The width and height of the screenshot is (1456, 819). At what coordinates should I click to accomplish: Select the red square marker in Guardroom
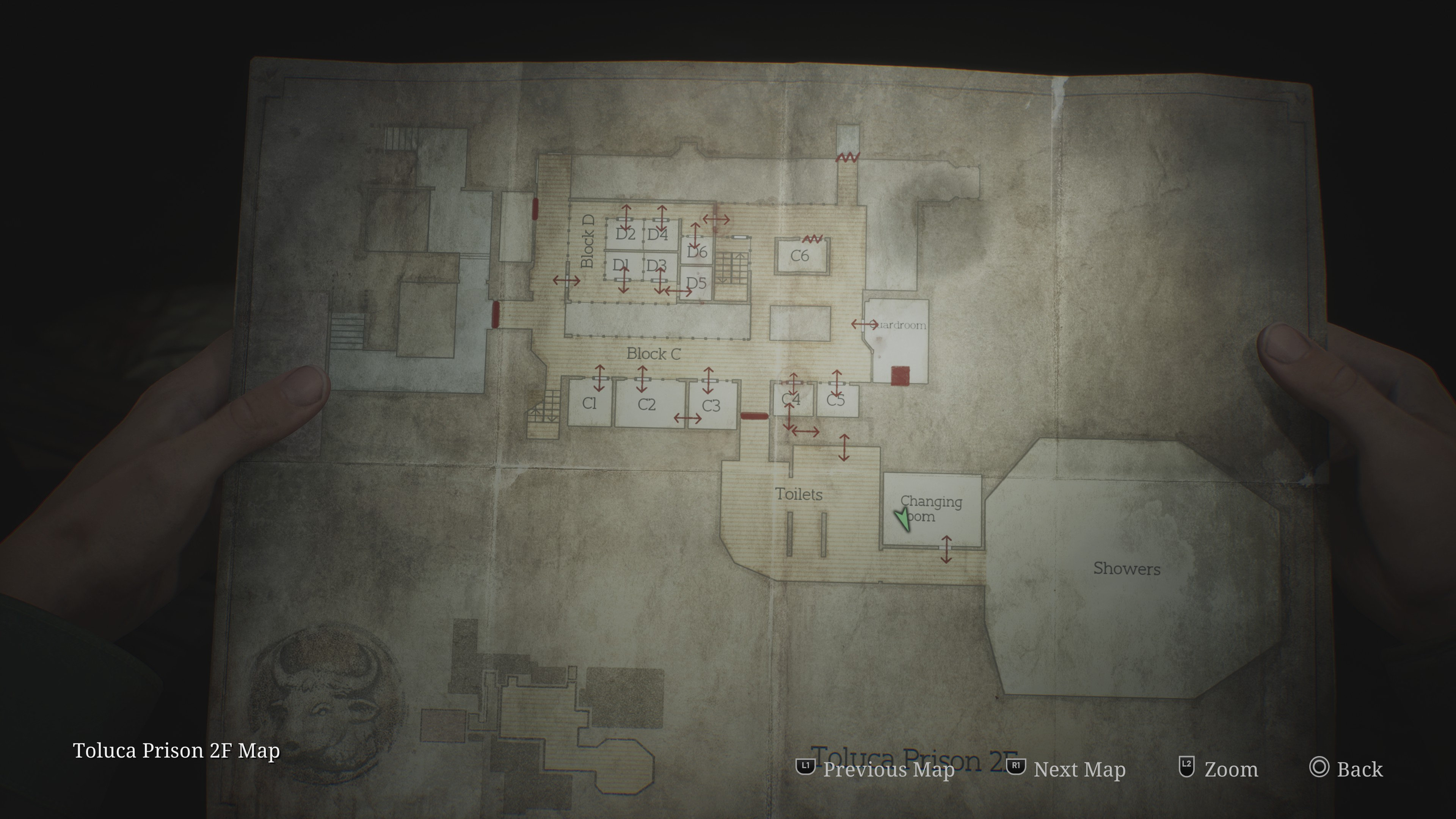tap(900, 375)
